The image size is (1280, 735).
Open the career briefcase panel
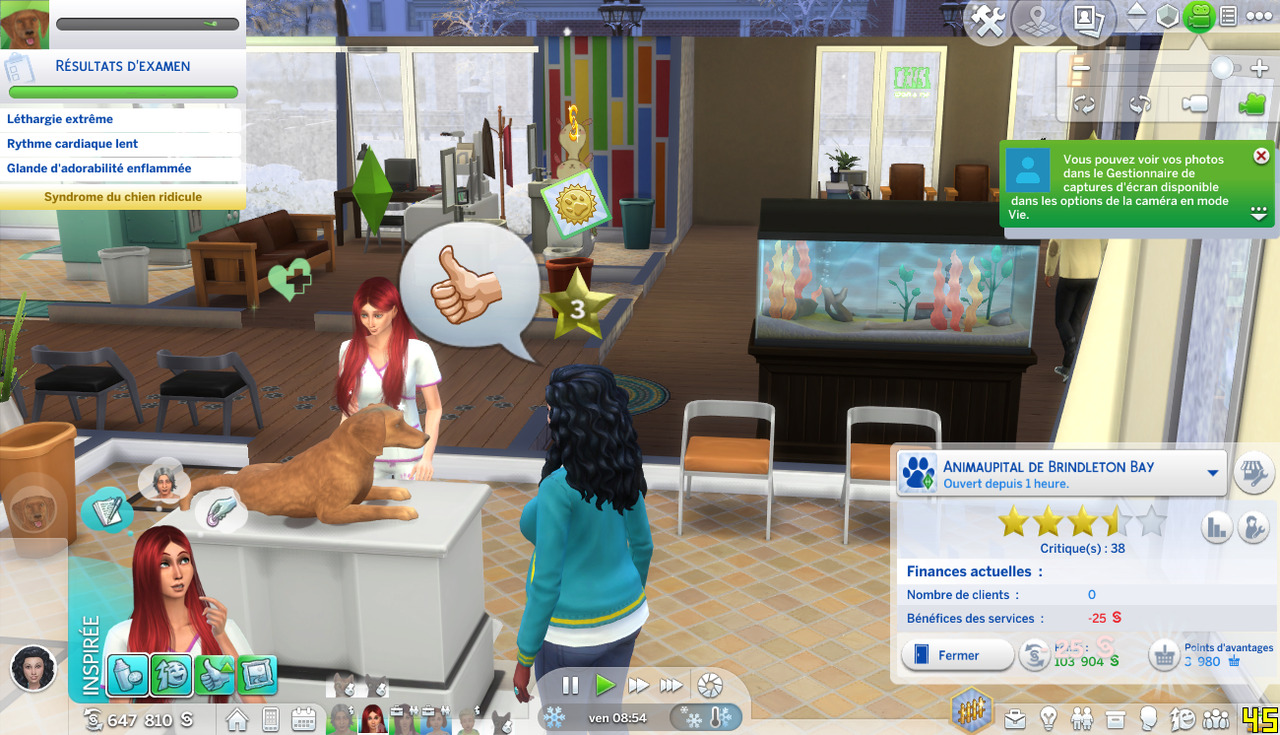click(x=1015, y=719)
